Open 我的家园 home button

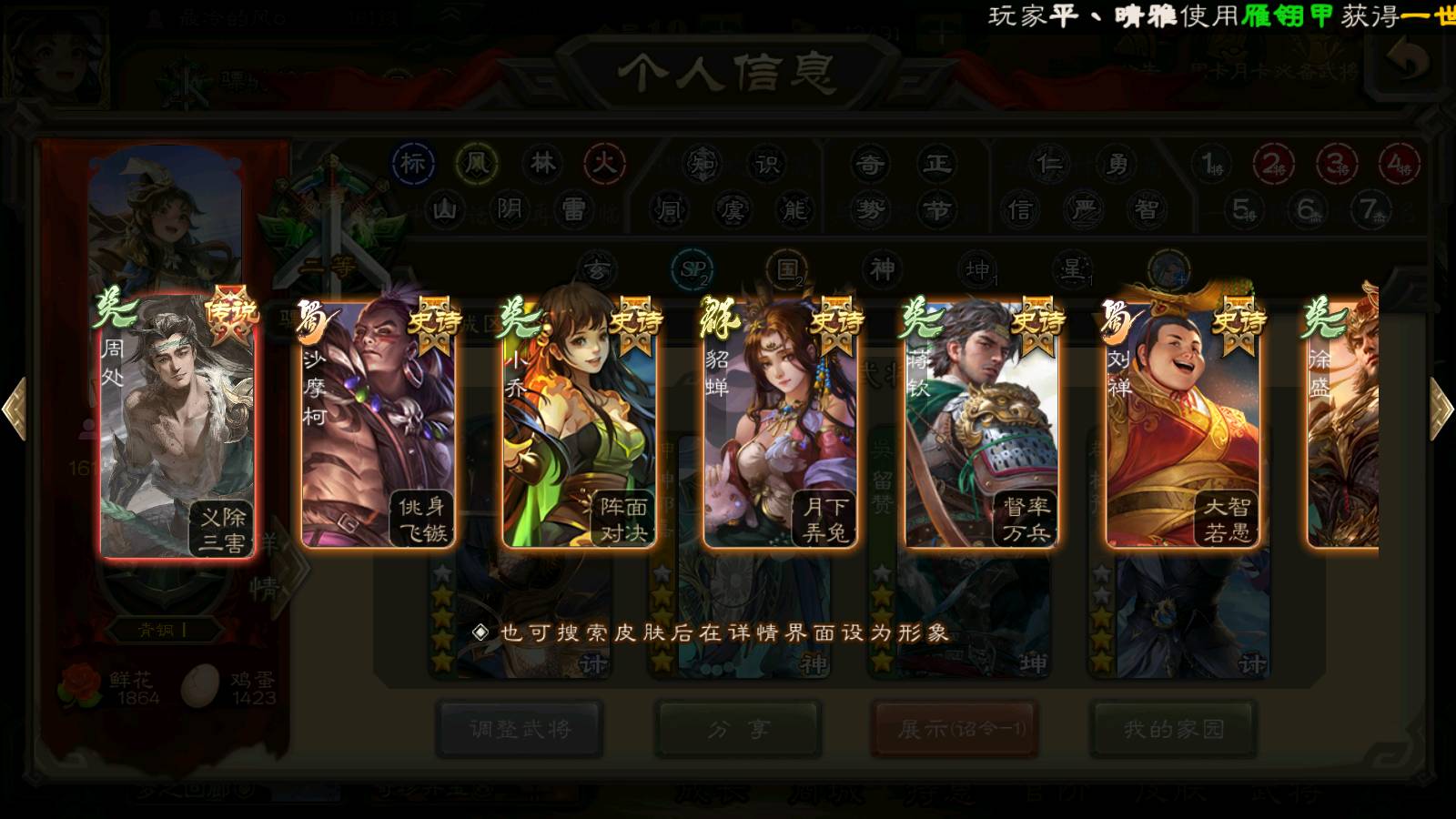[1174, 729]
